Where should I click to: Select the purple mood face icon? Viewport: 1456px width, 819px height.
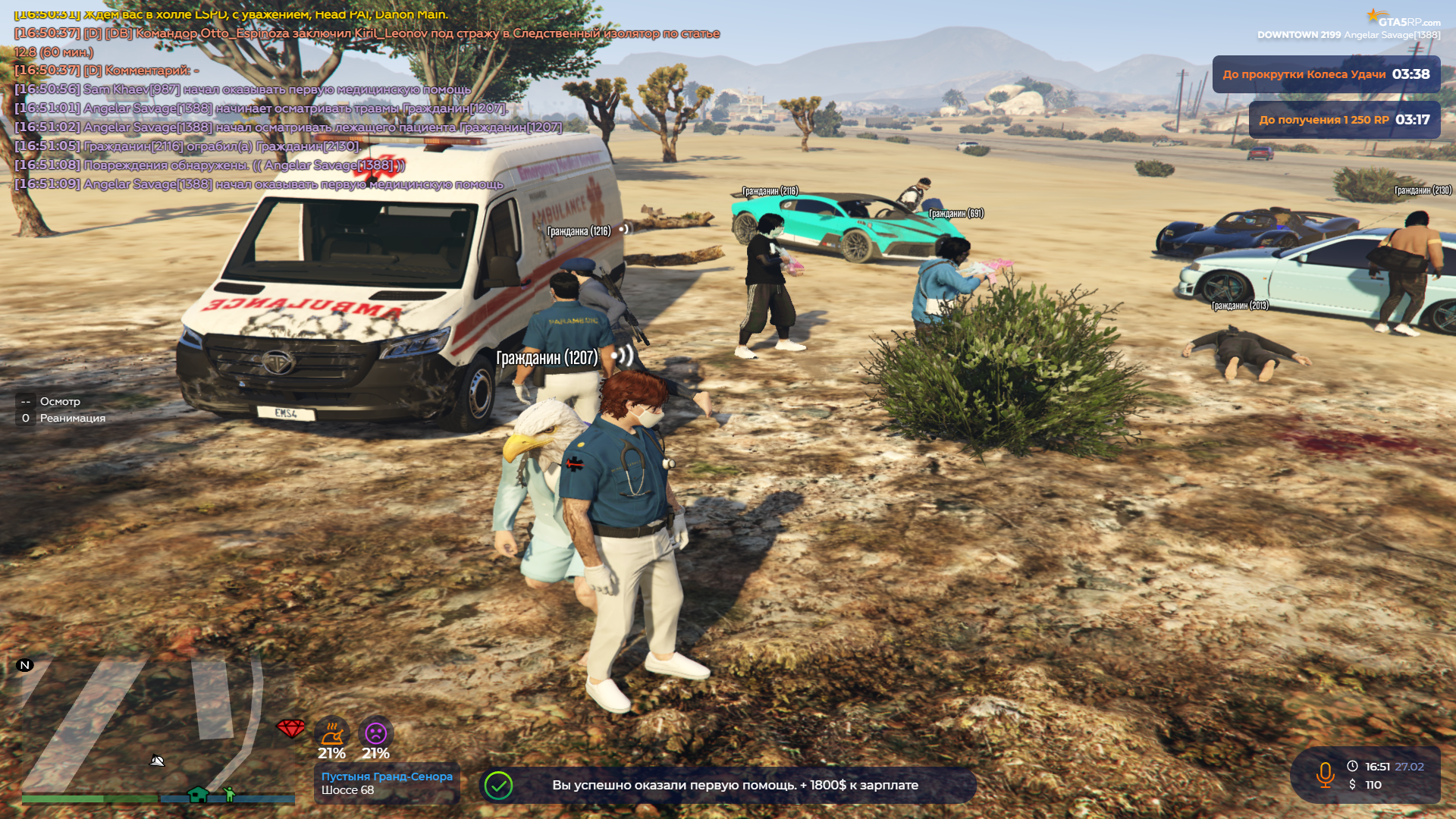376,733
